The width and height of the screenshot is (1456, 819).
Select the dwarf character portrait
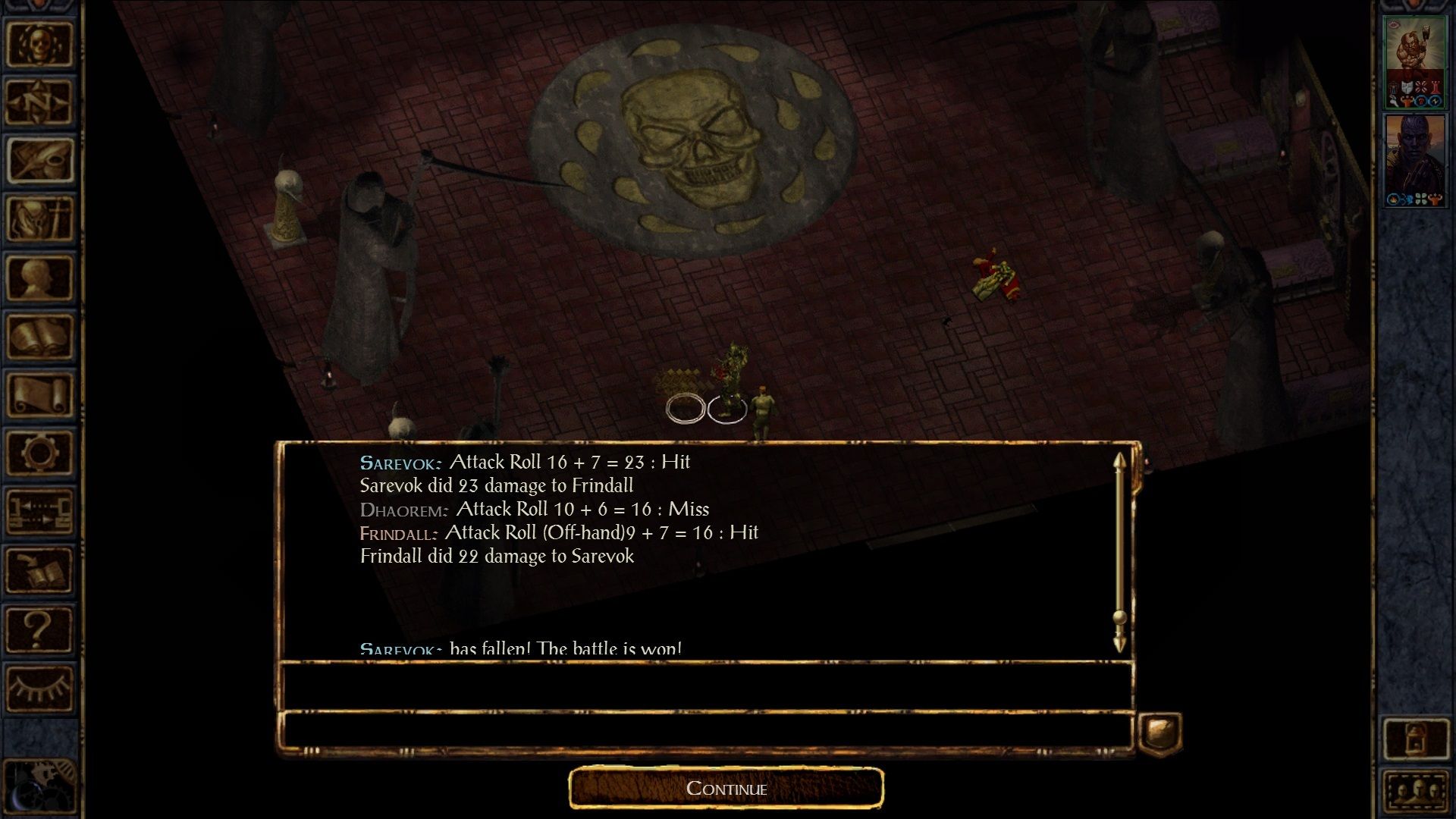pyautogui.click(x=1414, y=61)
